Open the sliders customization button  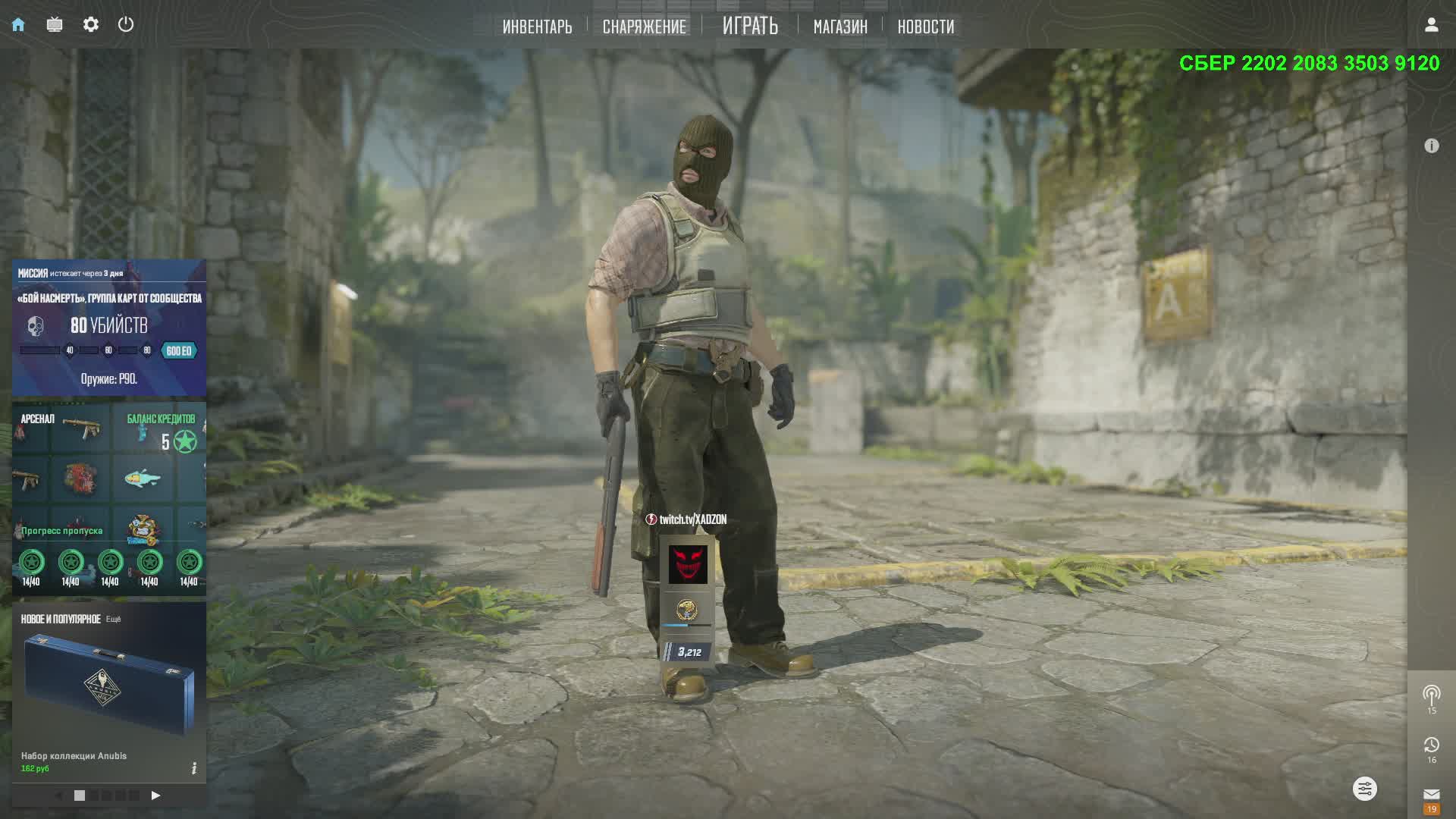click(x=1364, y=789)
